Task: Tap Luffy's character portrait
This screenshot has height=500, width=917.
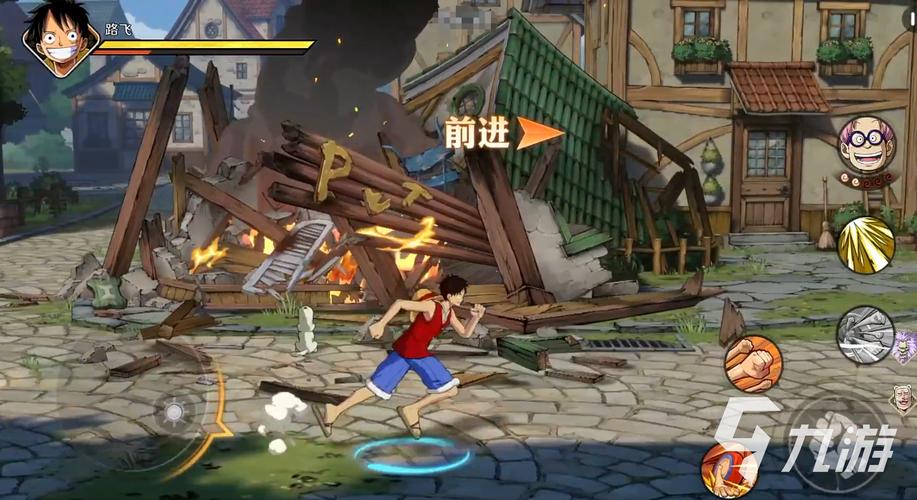Action: [x=59, y=37]
